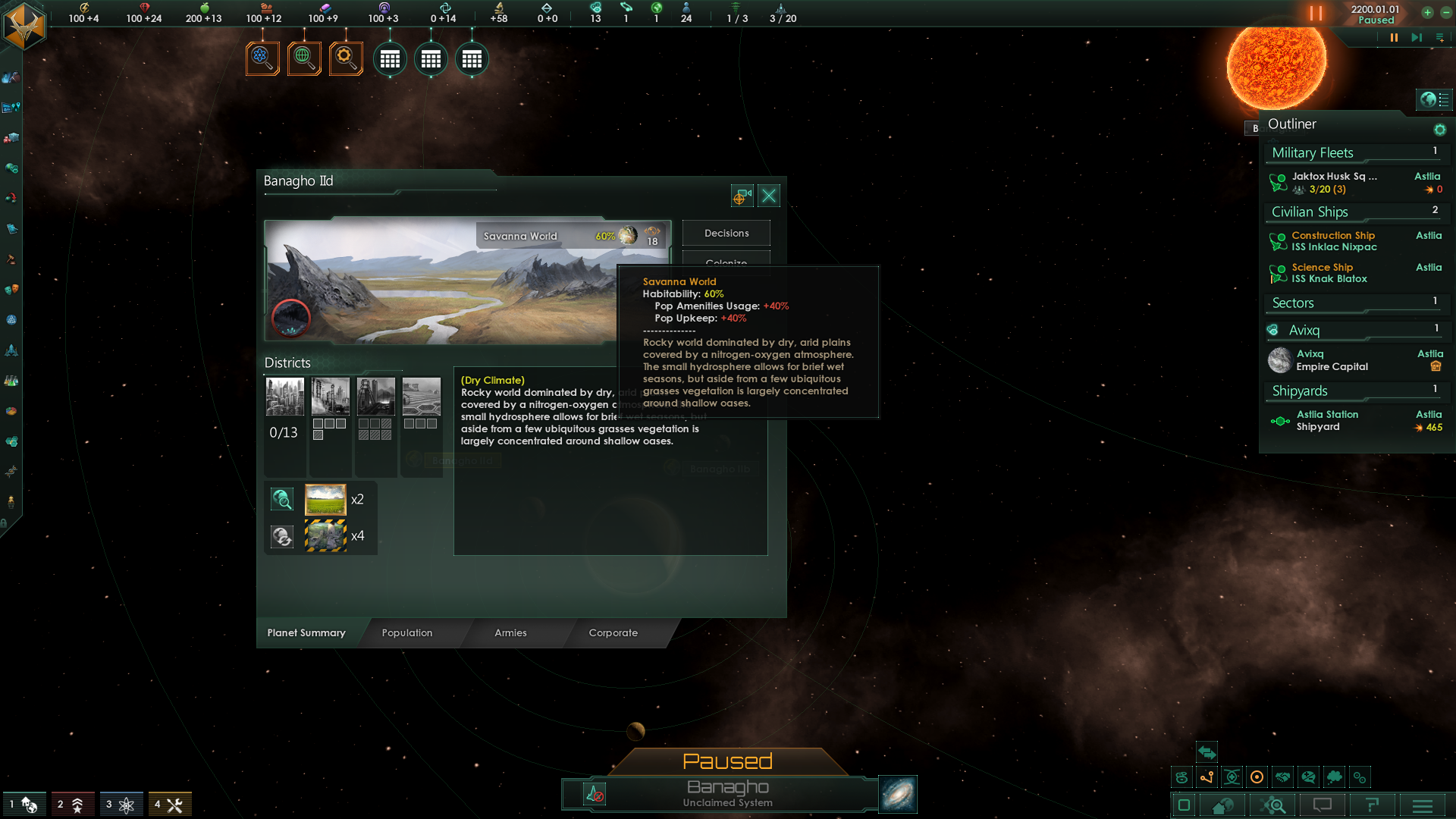Open the Armies tab
Screen dimensions: 1456x819
[x=510, y=632]
